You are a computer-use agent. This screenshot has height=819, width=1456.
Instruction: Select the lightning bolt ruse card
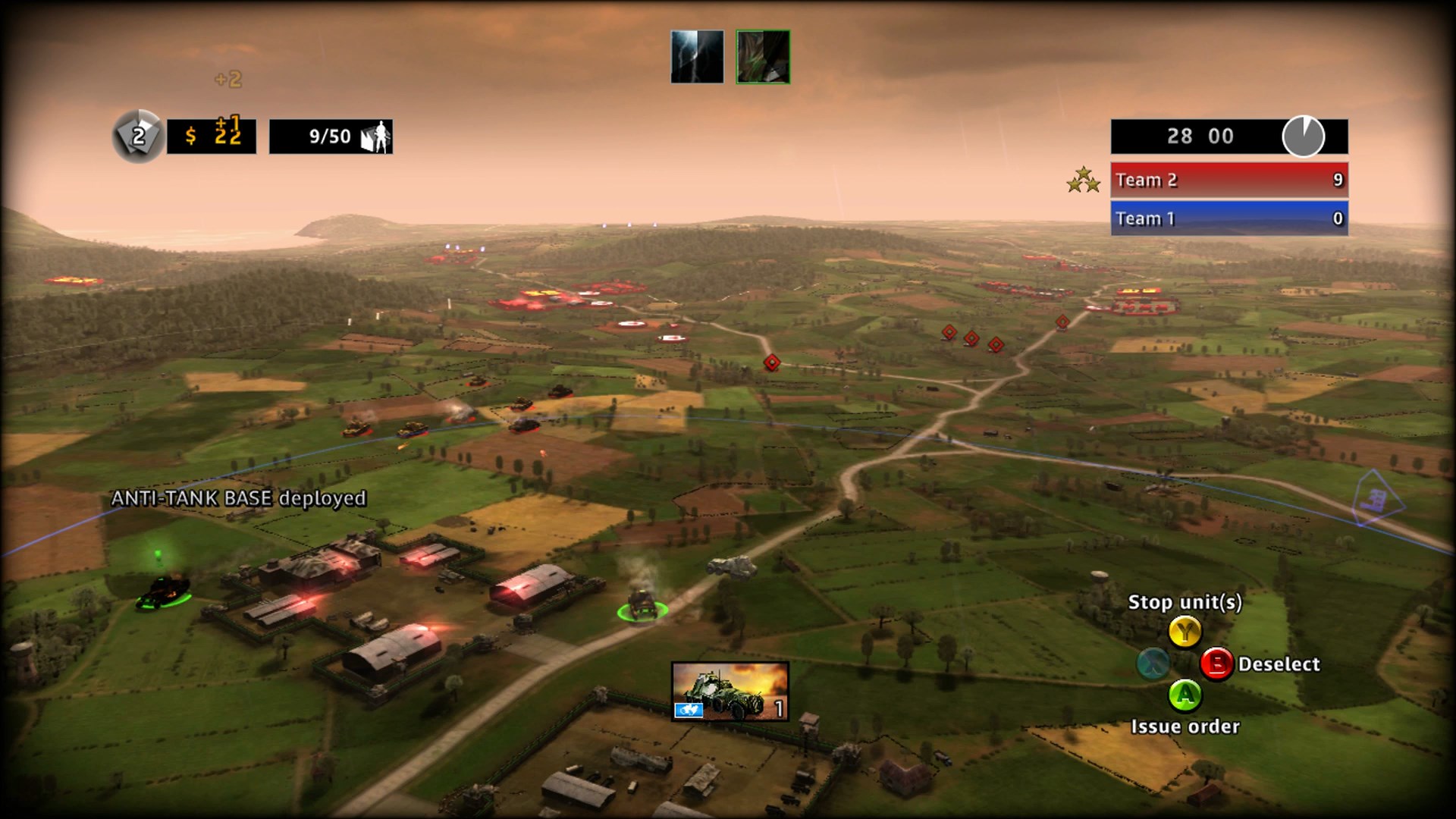click(x=697, y=57)
